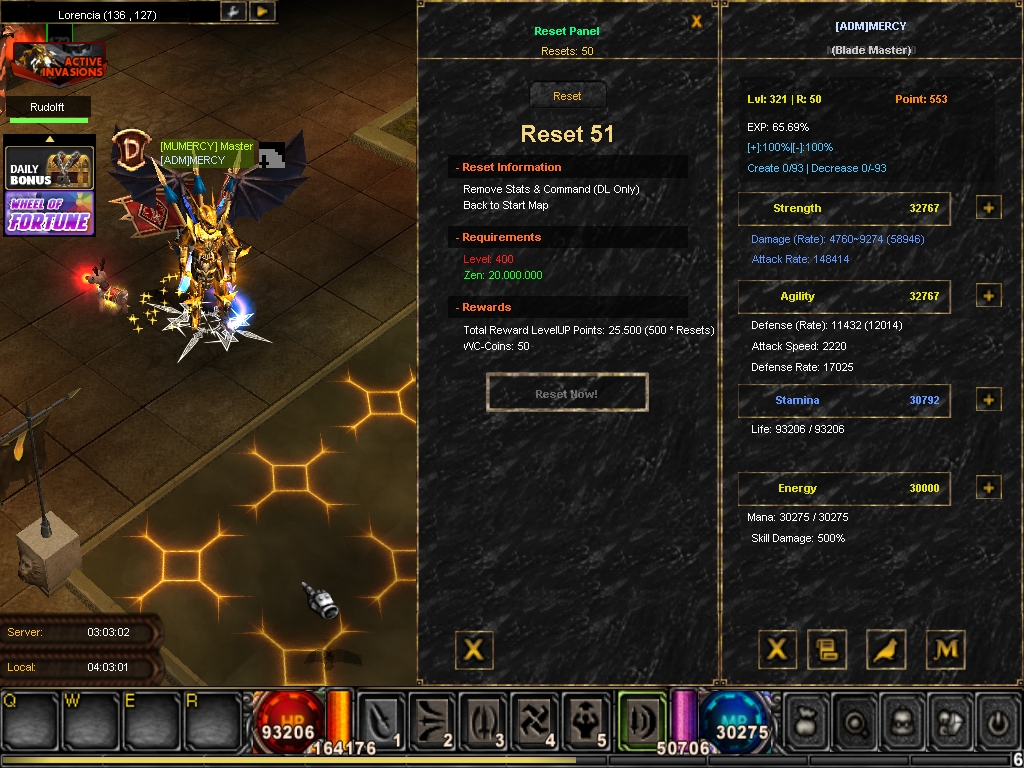Add a point to Strength
The image size is (1024, 768).
[988, 208]
